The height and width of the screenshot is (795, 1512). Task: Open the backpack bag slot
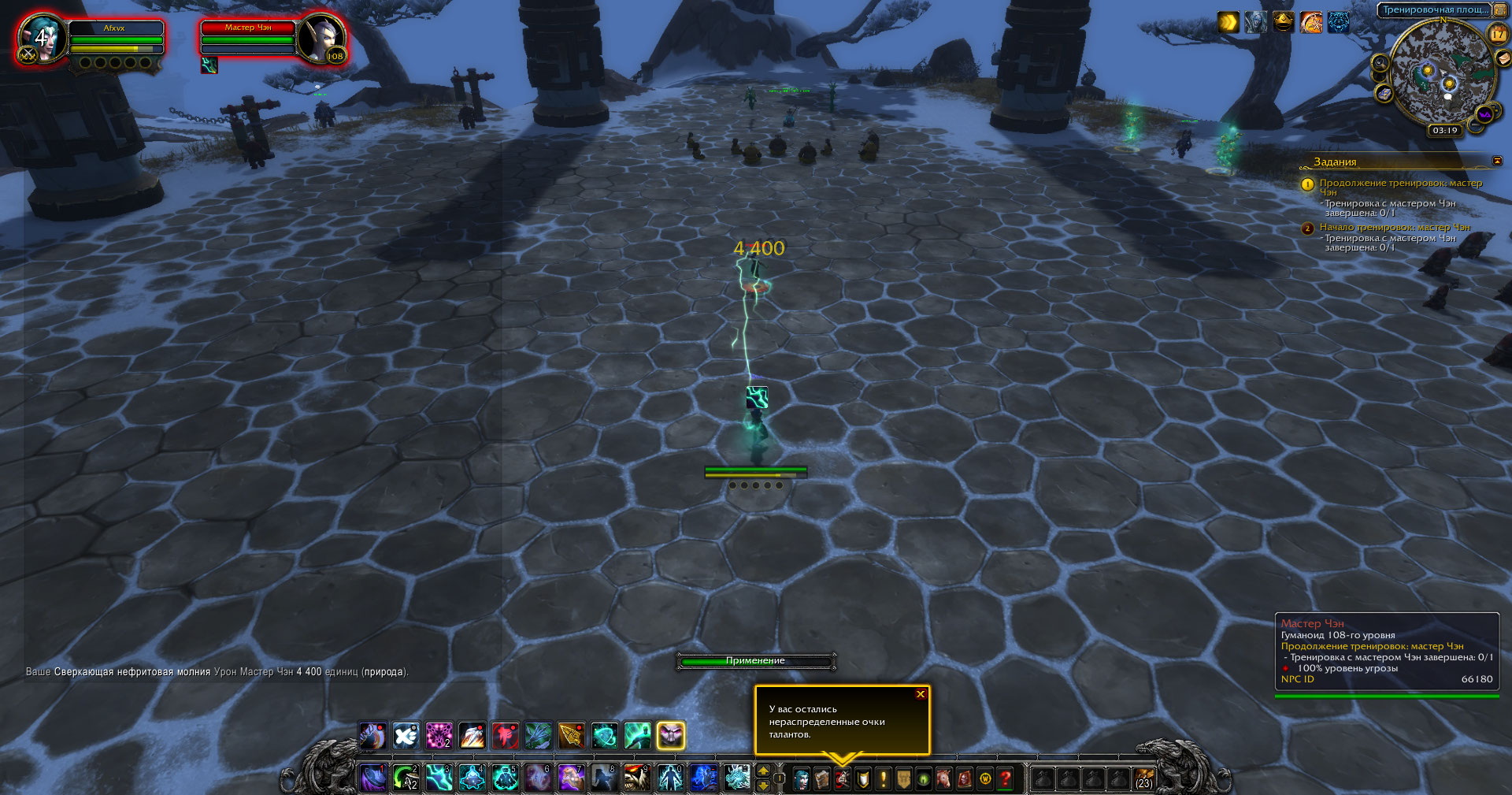click(x=1143, y=779)
